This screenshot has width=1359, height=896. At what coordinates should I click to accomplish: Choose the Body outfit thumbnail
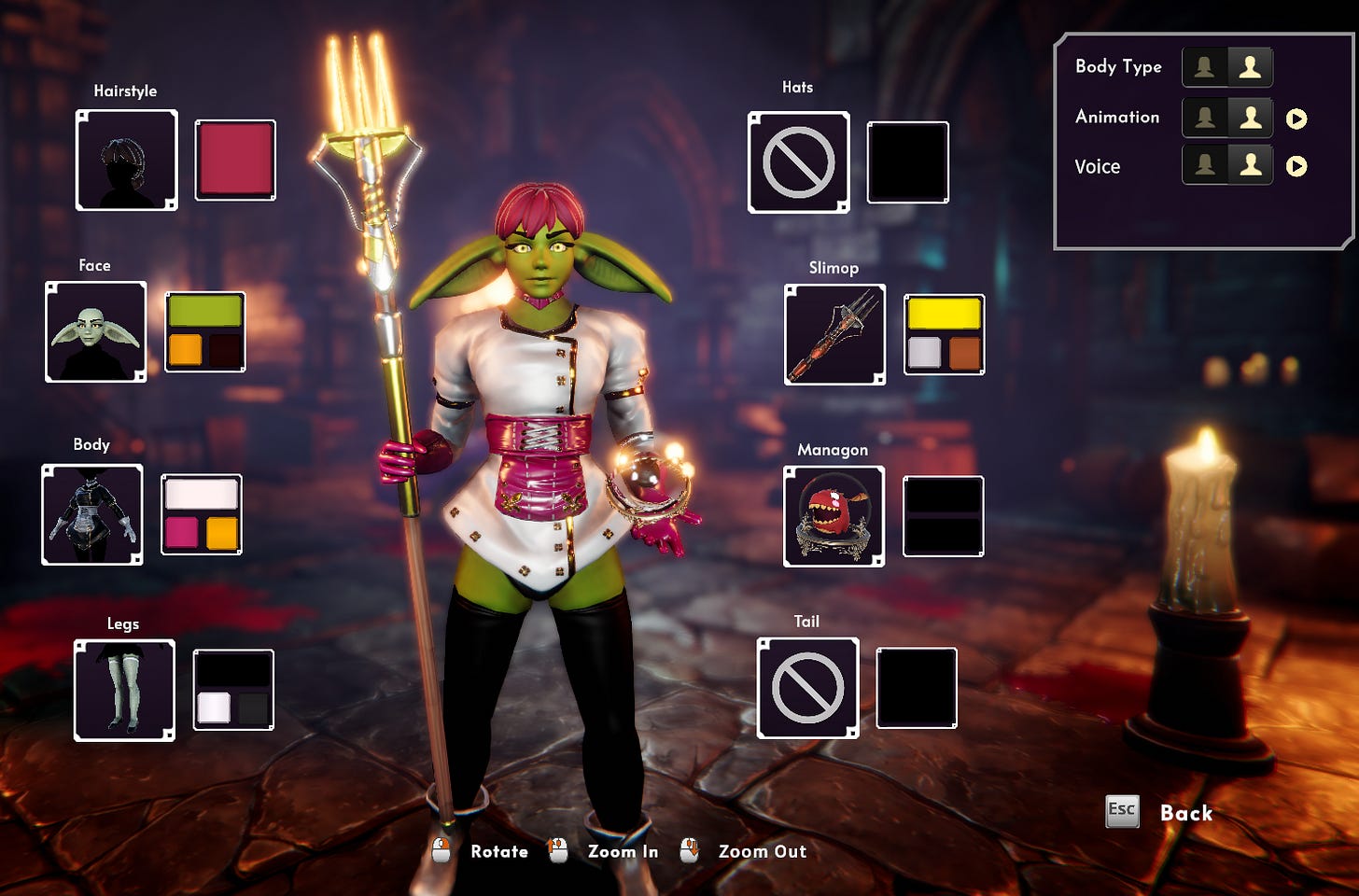coord(92,514)
